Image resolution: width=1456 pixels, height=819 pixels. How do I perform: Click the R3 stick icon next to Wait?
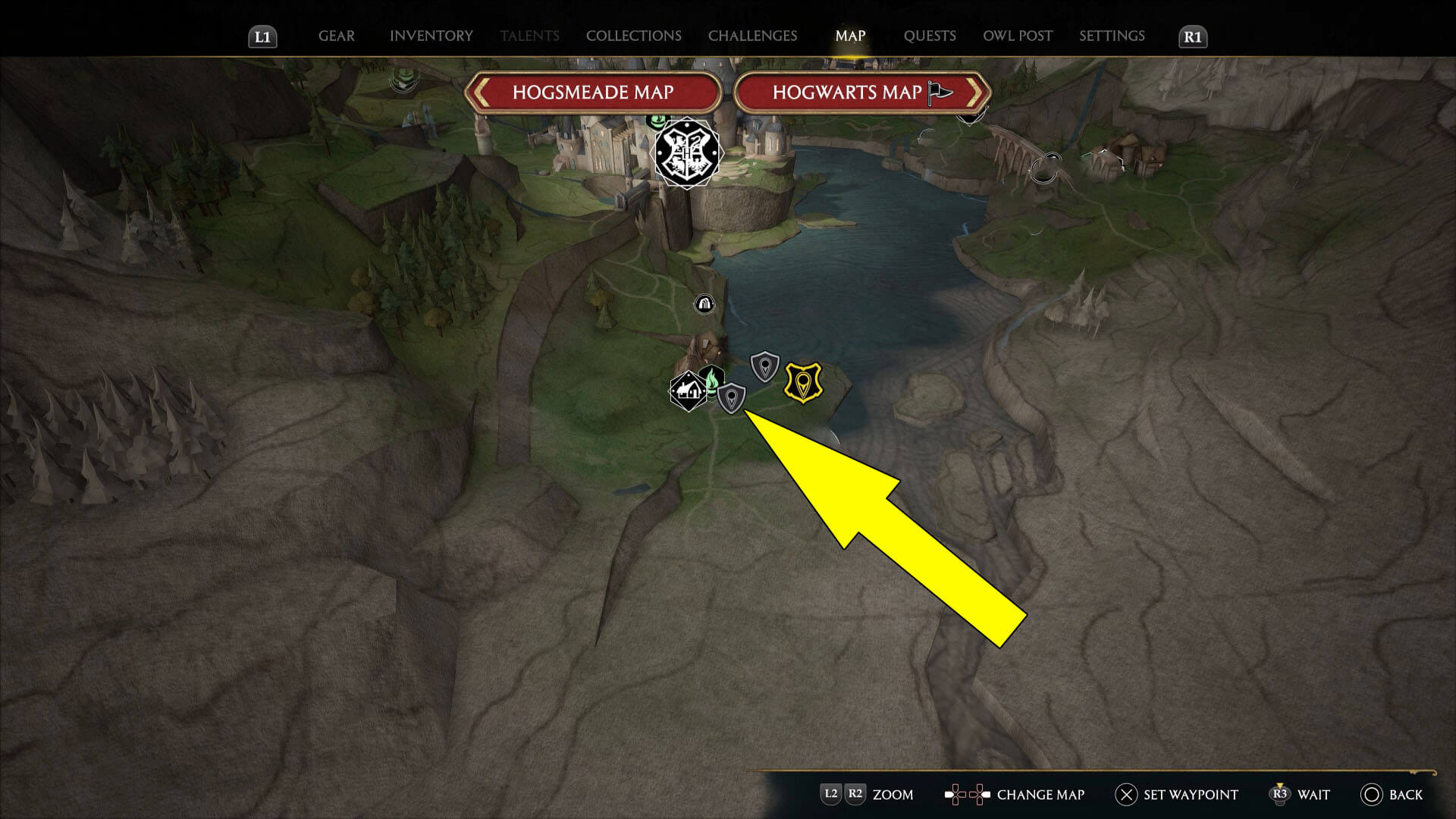point(1282,795)
